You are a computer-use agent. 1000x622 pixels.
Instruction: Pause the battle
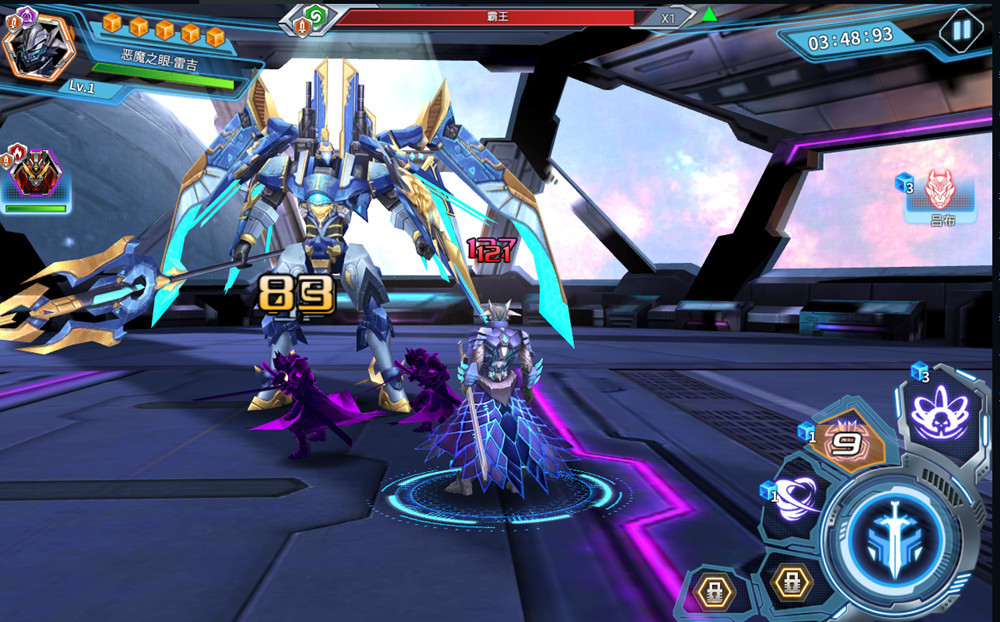click(x=961, y=31)
